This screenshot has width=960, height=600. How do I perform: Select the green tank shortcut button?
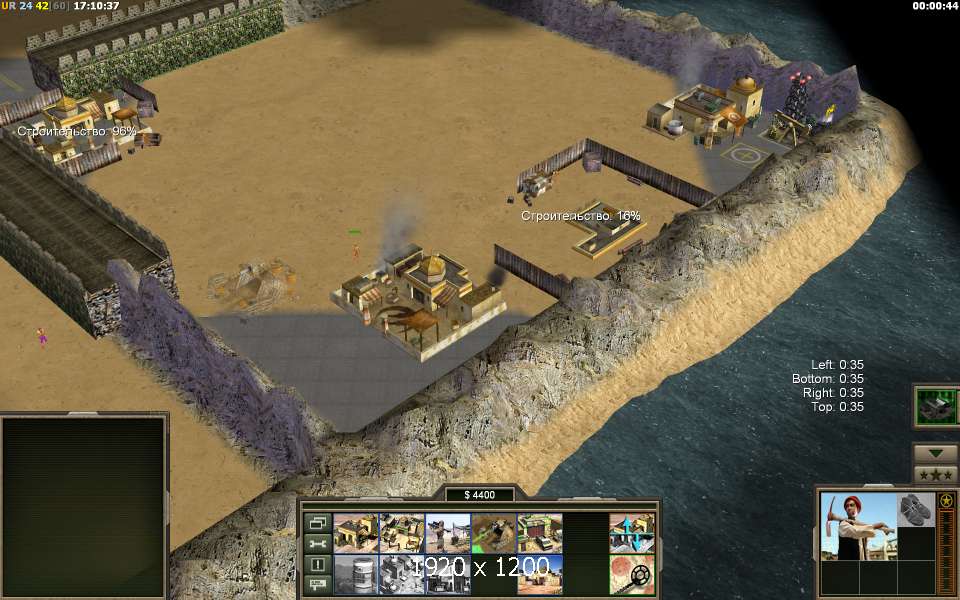(936, 406)
